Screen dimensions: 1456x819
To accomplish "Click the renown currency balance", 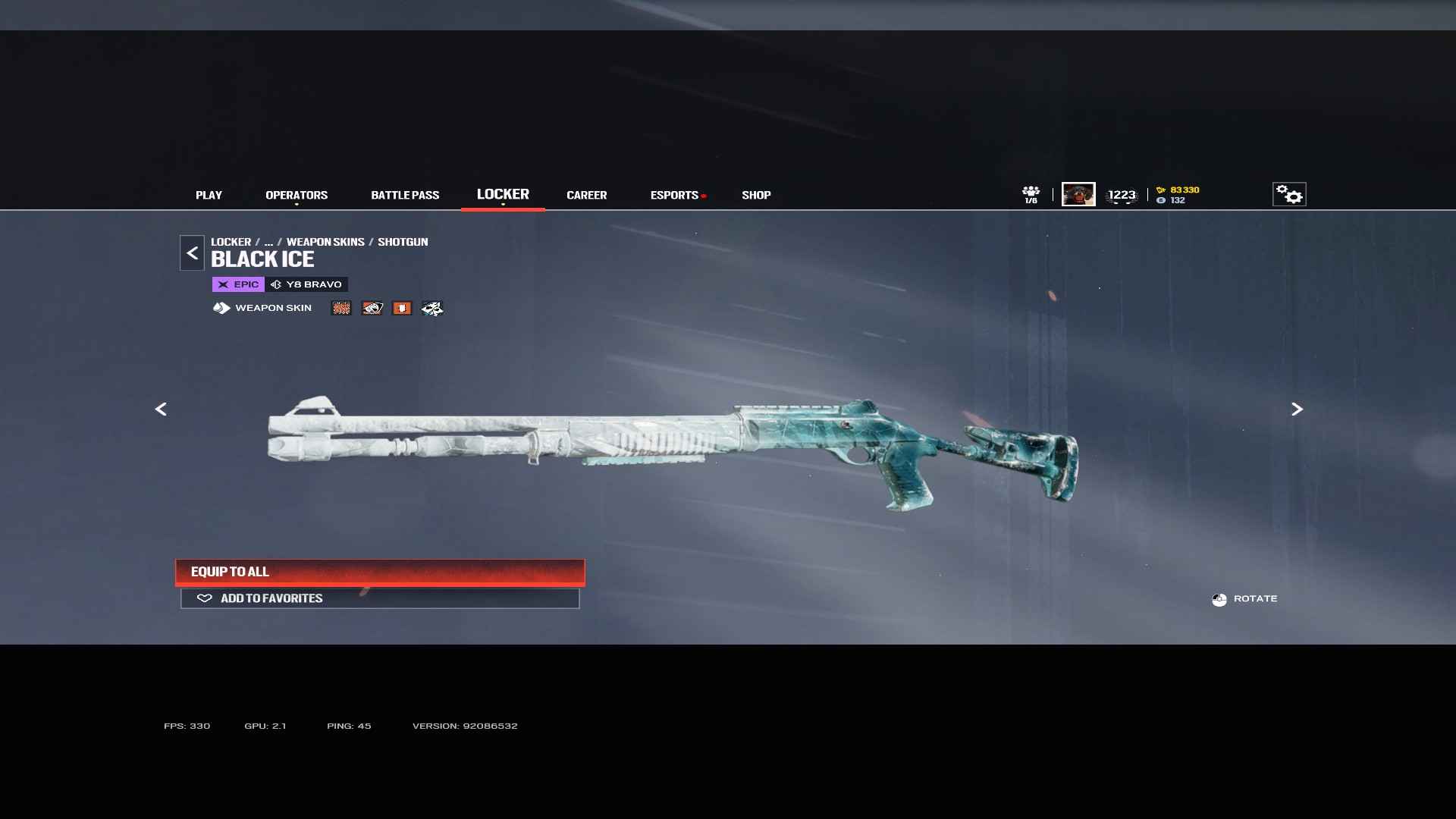I will (1178, 190).
